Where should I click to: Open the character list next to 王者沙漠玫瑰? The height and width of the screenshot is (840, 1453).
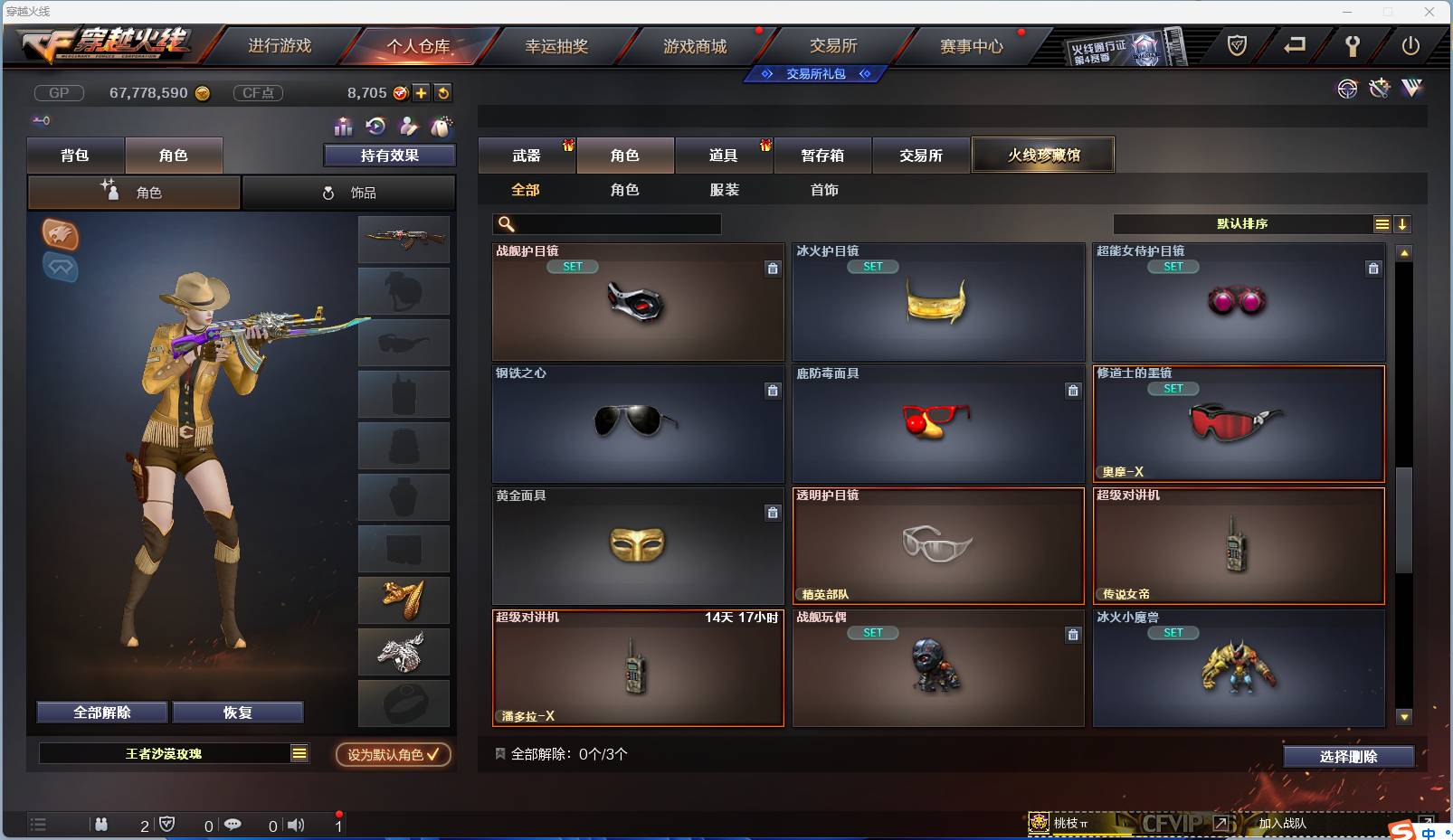point(299,753)
